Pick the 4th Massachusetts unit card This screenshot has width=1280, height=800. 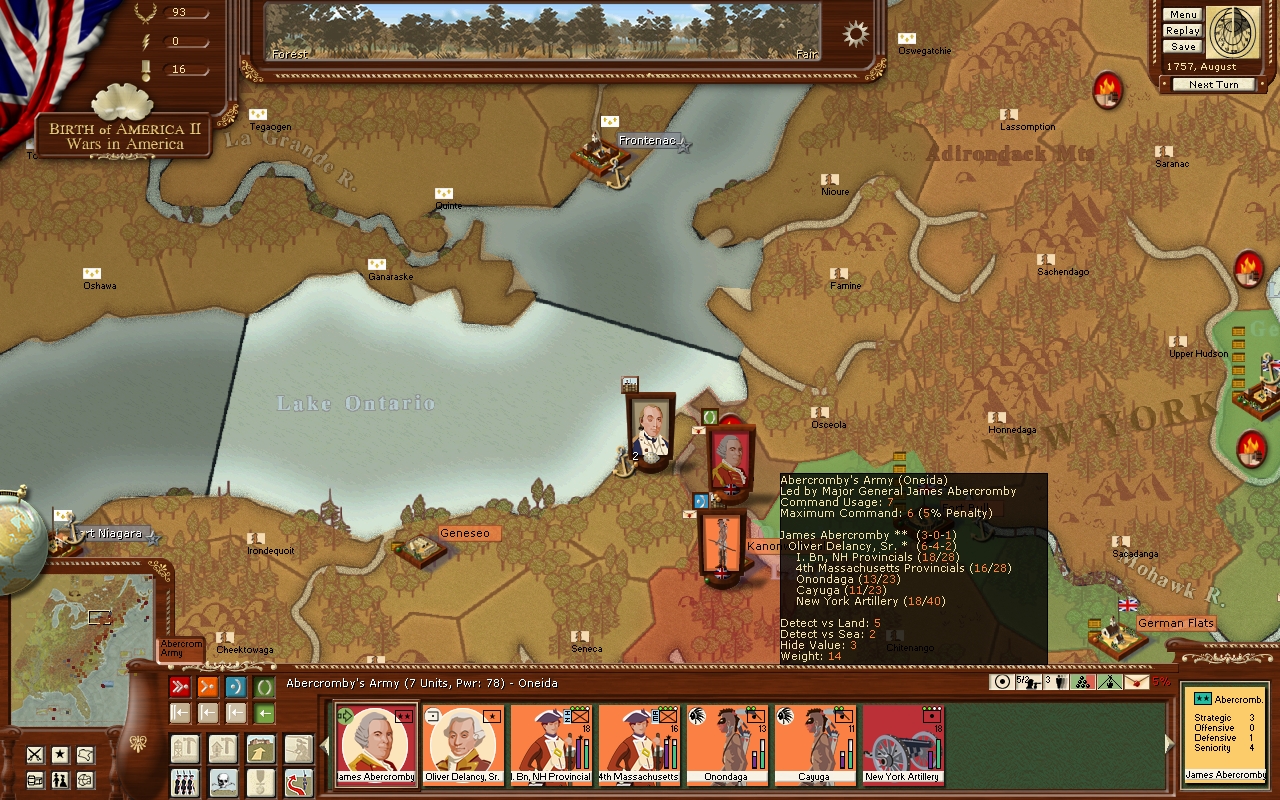[x=638, y=745]
